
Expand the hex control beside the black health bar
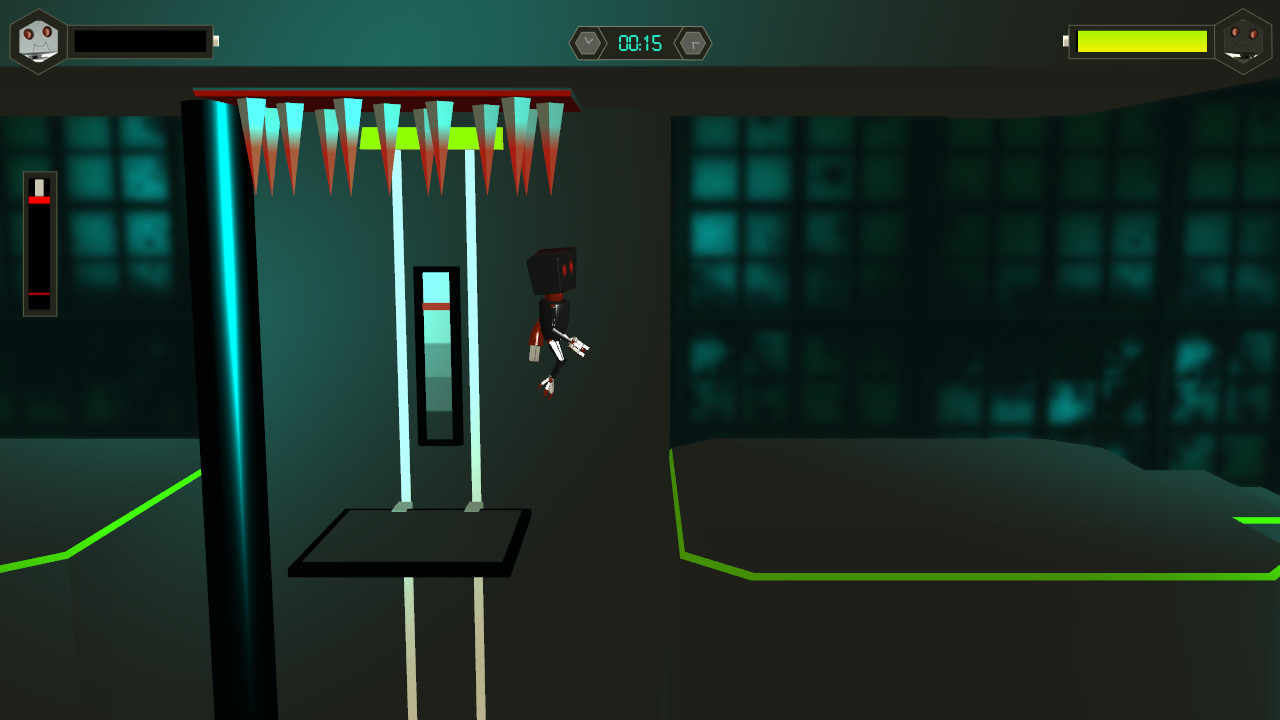click(x=38, y=40)
